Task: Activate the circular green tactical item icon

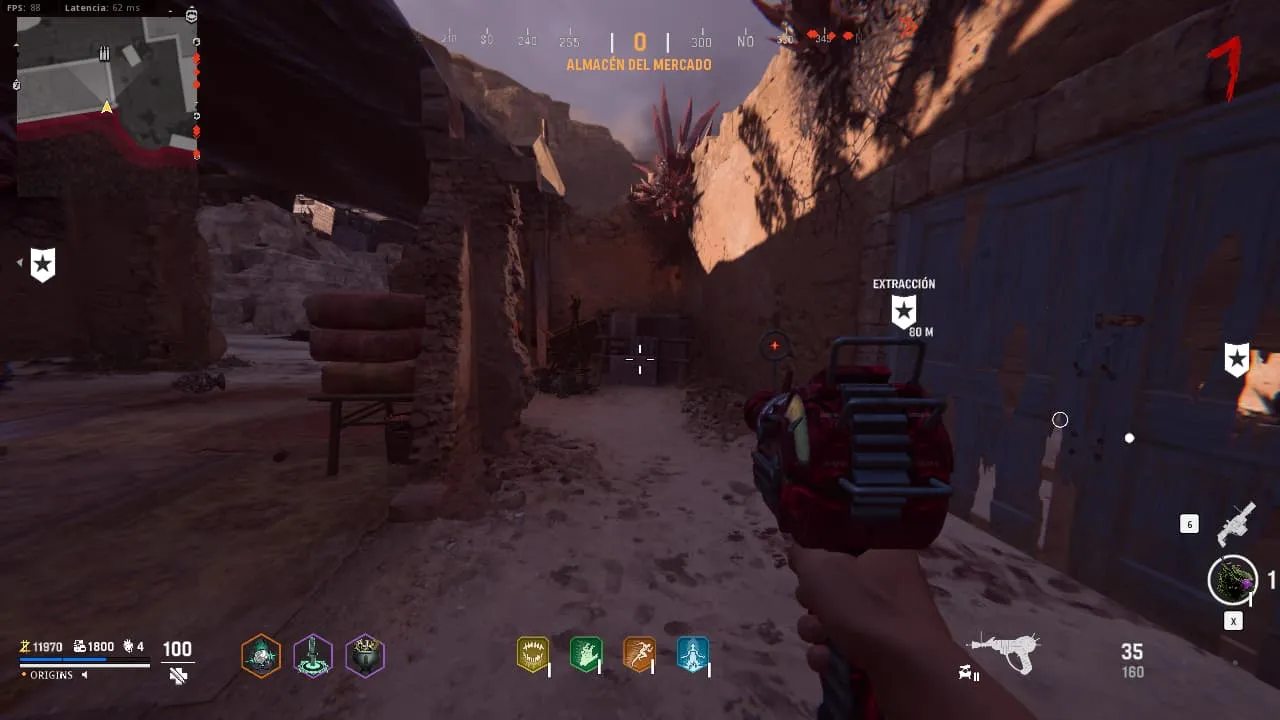Action: (1233, 580)
